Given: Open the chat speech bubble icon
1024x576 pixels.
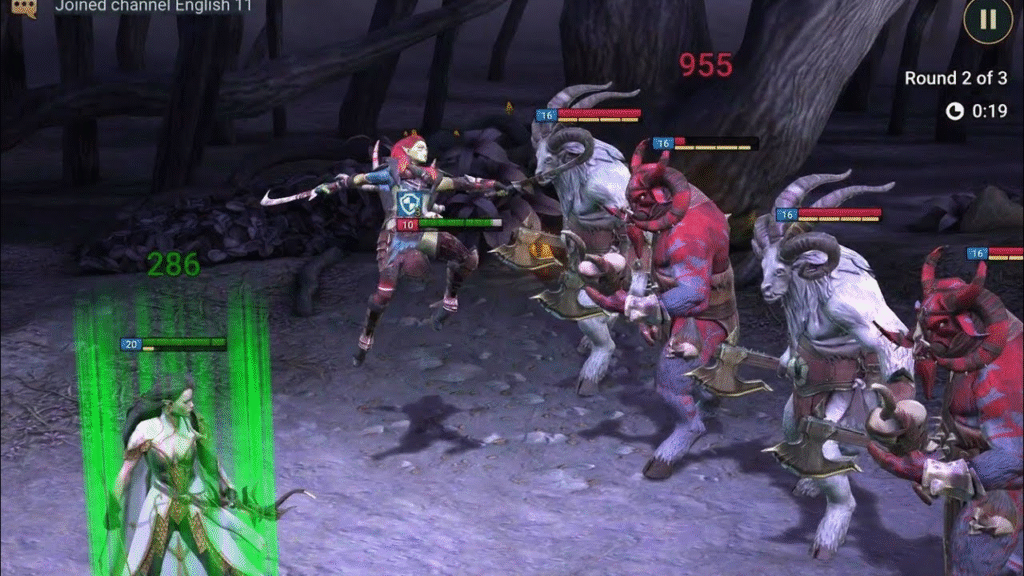Looking at the screenshot, I should click(x=19, y=8).
